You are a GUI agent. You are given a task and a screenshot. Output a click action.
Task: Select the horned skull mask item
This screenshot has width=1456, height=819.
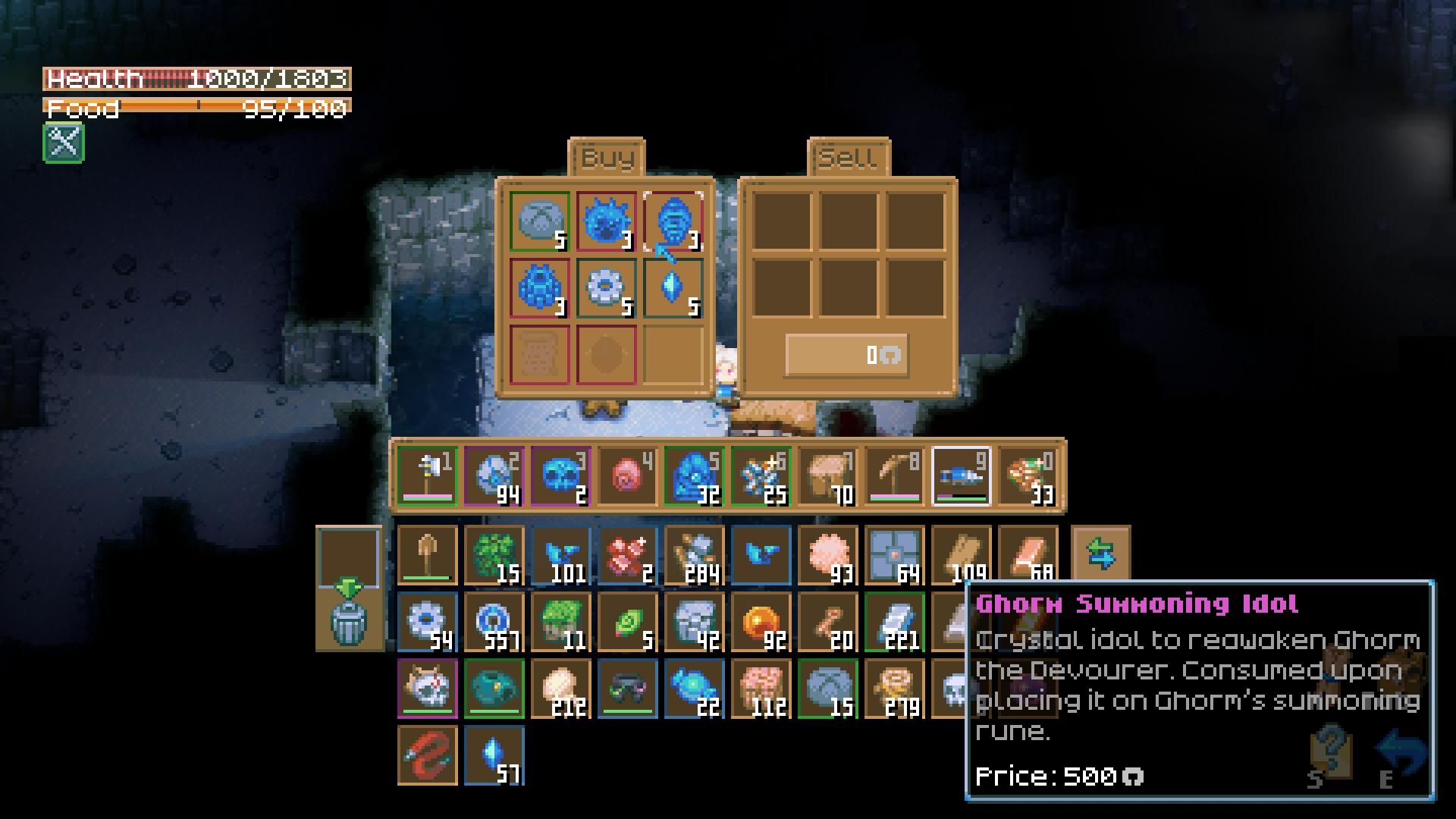tap(427, 689)
